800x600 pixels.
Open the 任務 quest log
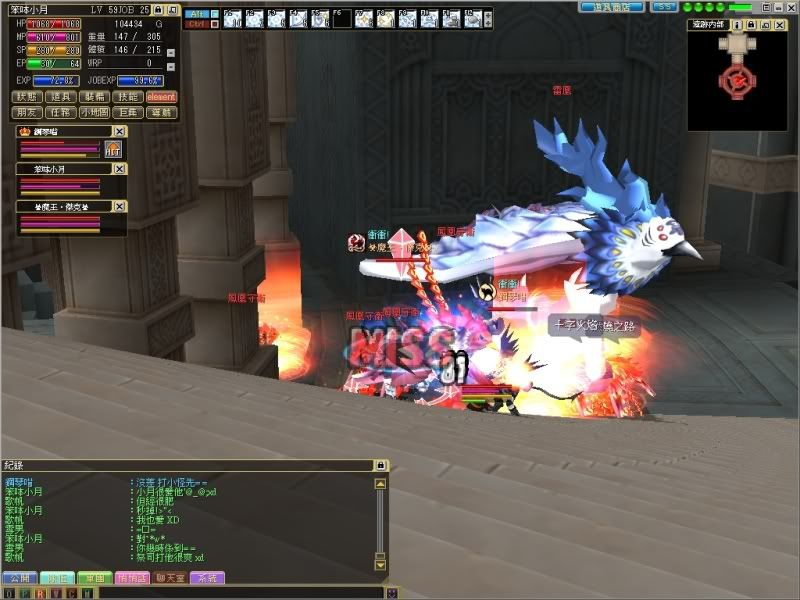pos(62,113)
